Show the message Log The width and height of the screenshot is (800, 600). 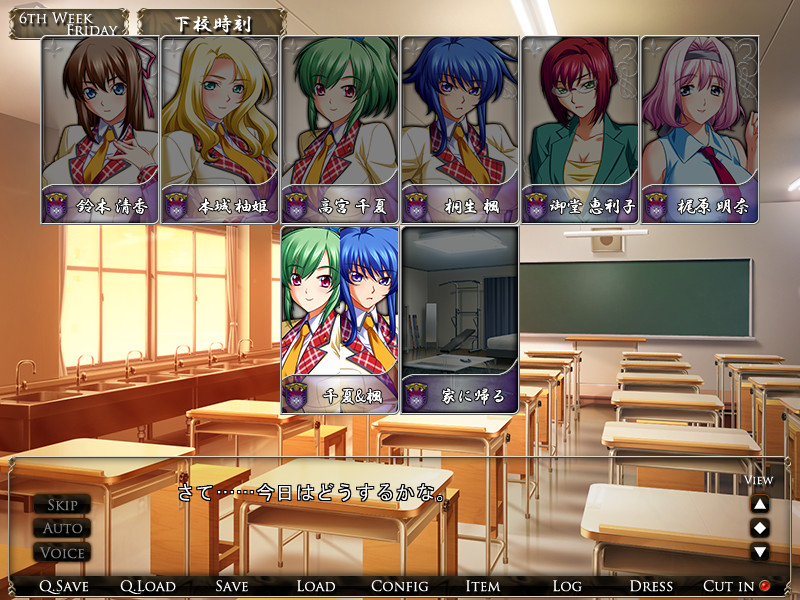(567, 586)
